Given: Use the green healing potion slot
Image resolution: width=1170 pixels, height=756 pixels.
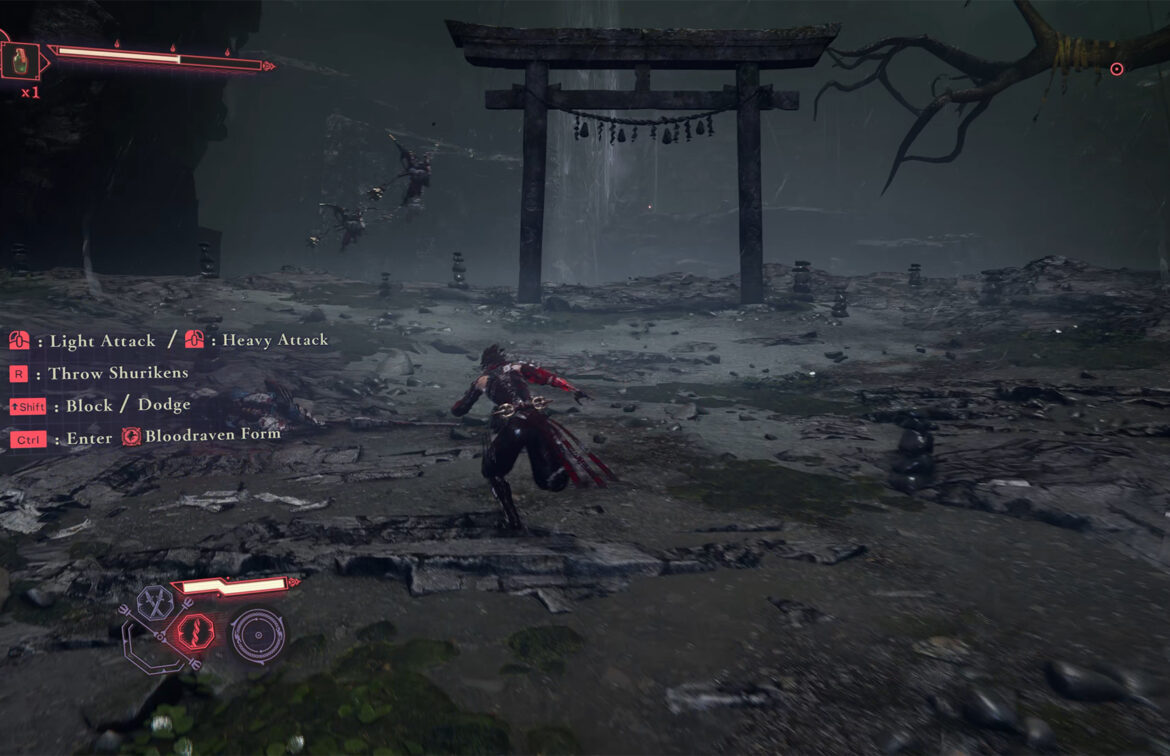Looking at the screenshot, I should (20, 61).
